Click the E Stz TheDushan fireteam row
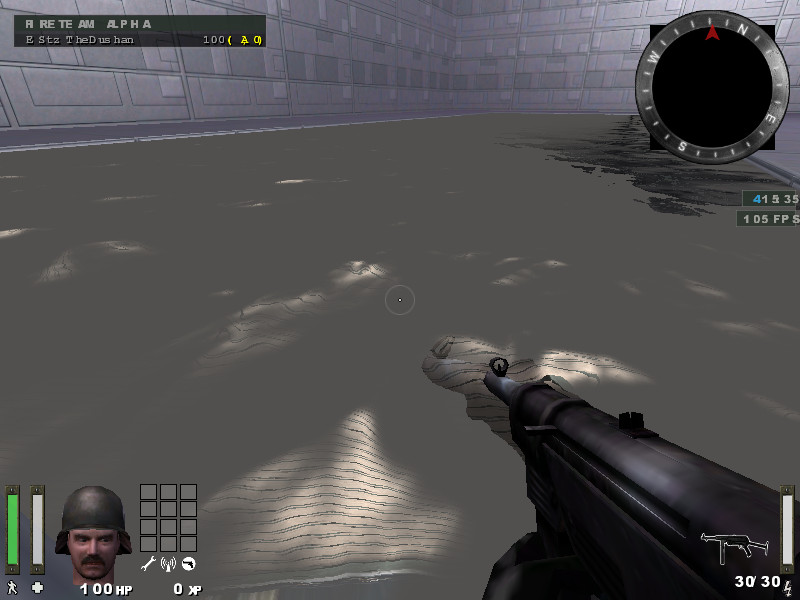Image resolution: width=800 pixels, height=600 pixels. point(140,39)
